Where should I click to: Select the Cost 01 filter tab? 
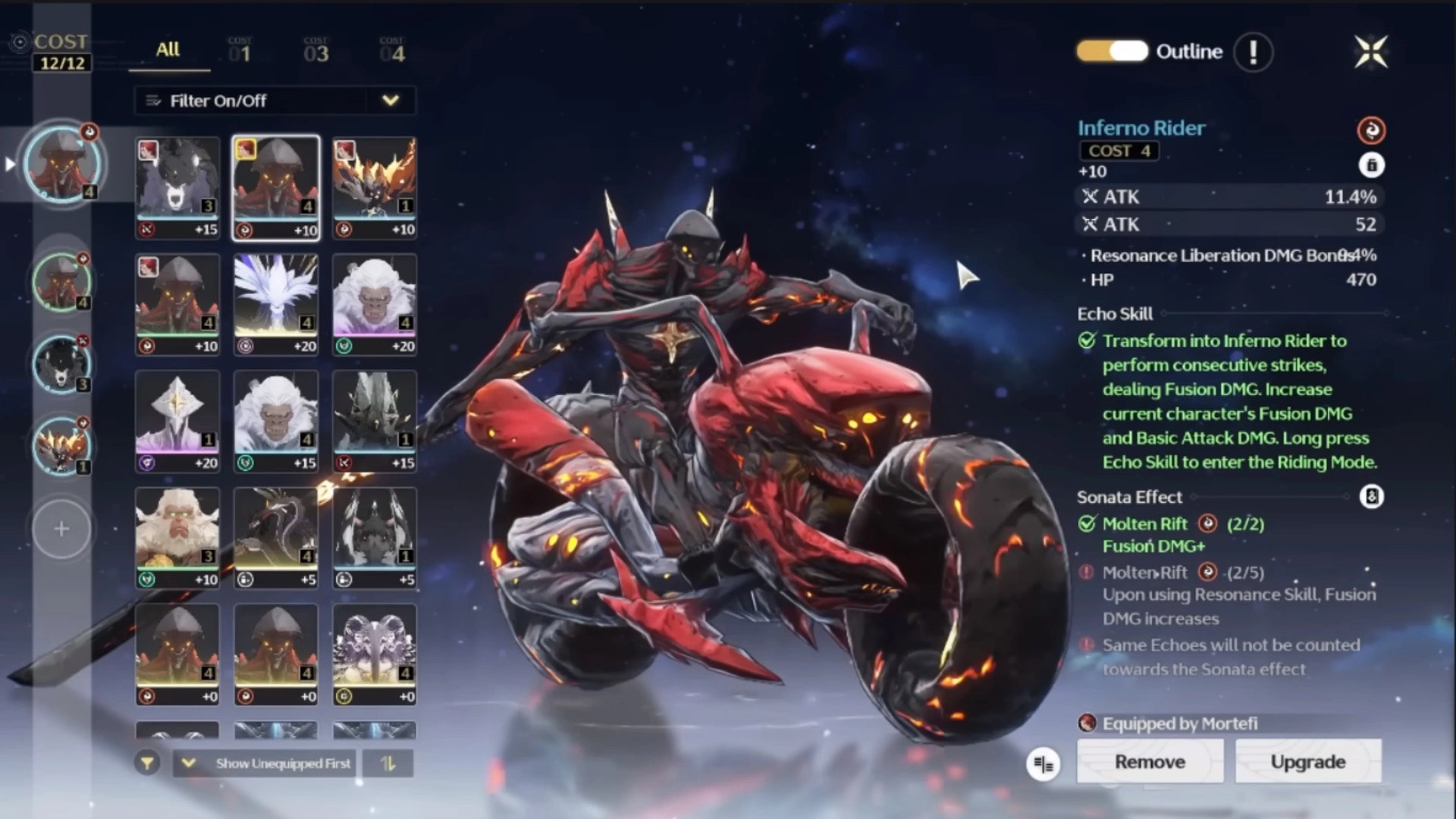click(x=240, y=50)
